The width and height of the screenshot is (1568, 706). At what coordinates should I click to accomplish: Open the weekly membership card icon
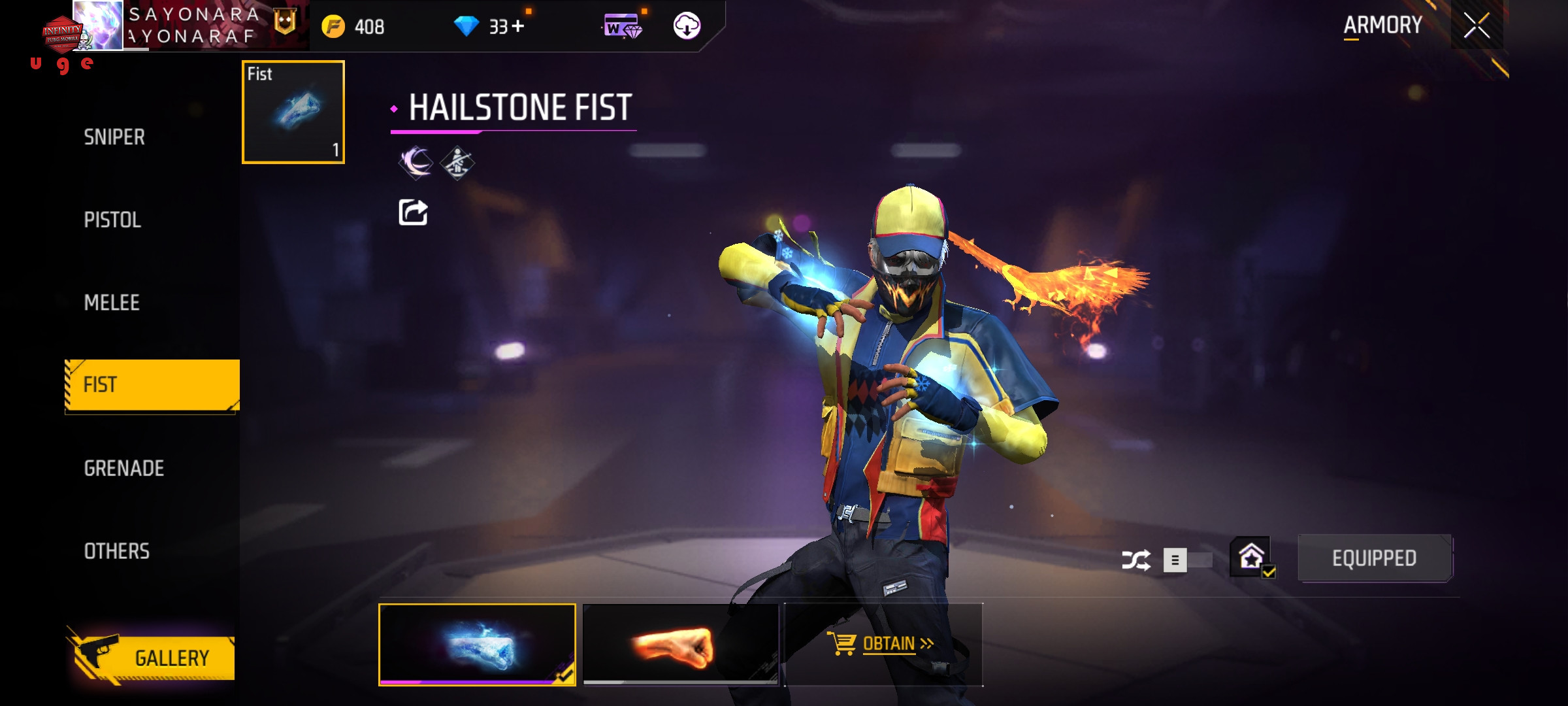[x=622, y=27]
